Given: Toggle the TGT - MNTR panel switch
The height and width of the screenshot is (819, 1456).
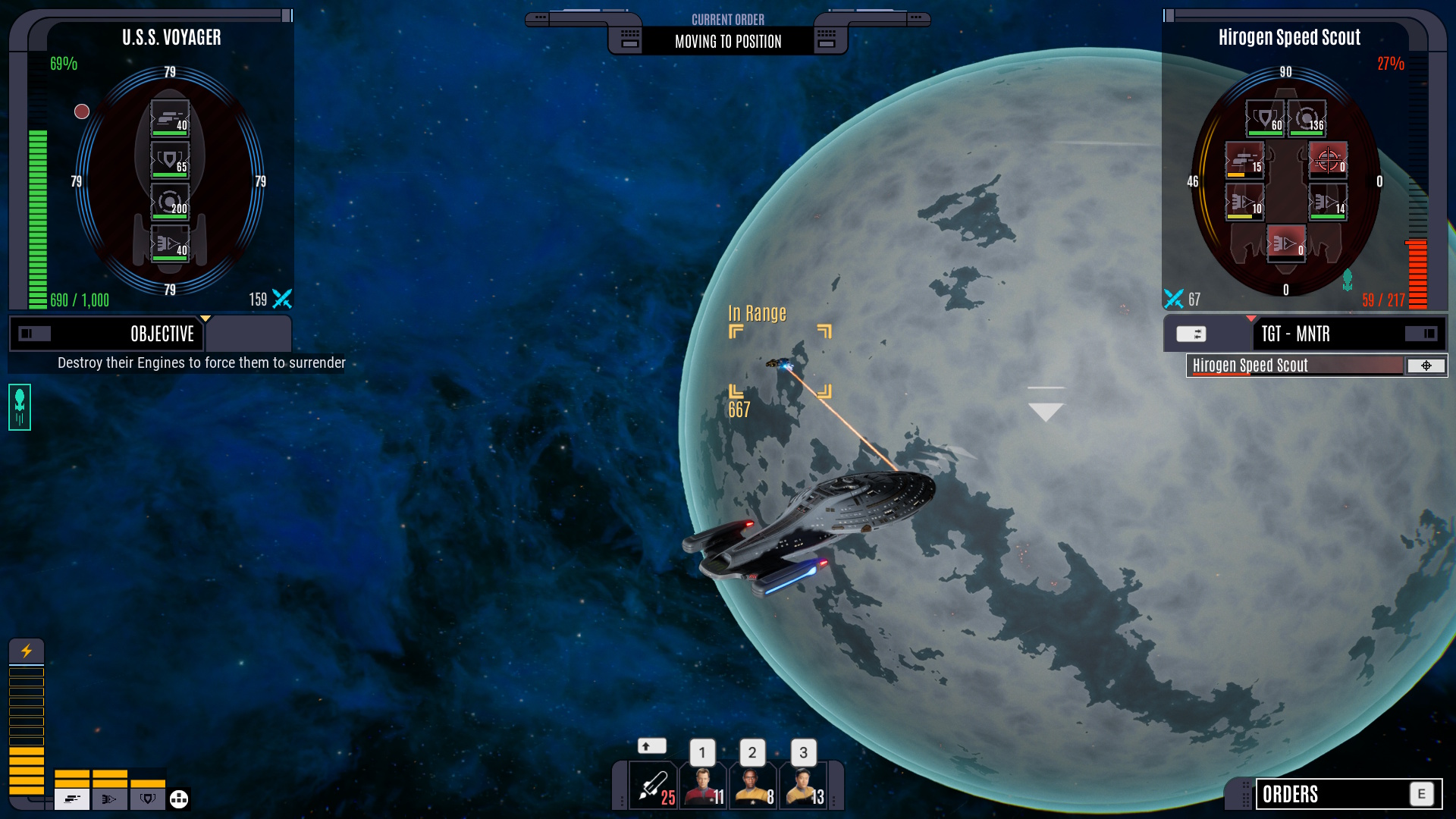Looking at the screenshot, I should tap(1420, 334).
